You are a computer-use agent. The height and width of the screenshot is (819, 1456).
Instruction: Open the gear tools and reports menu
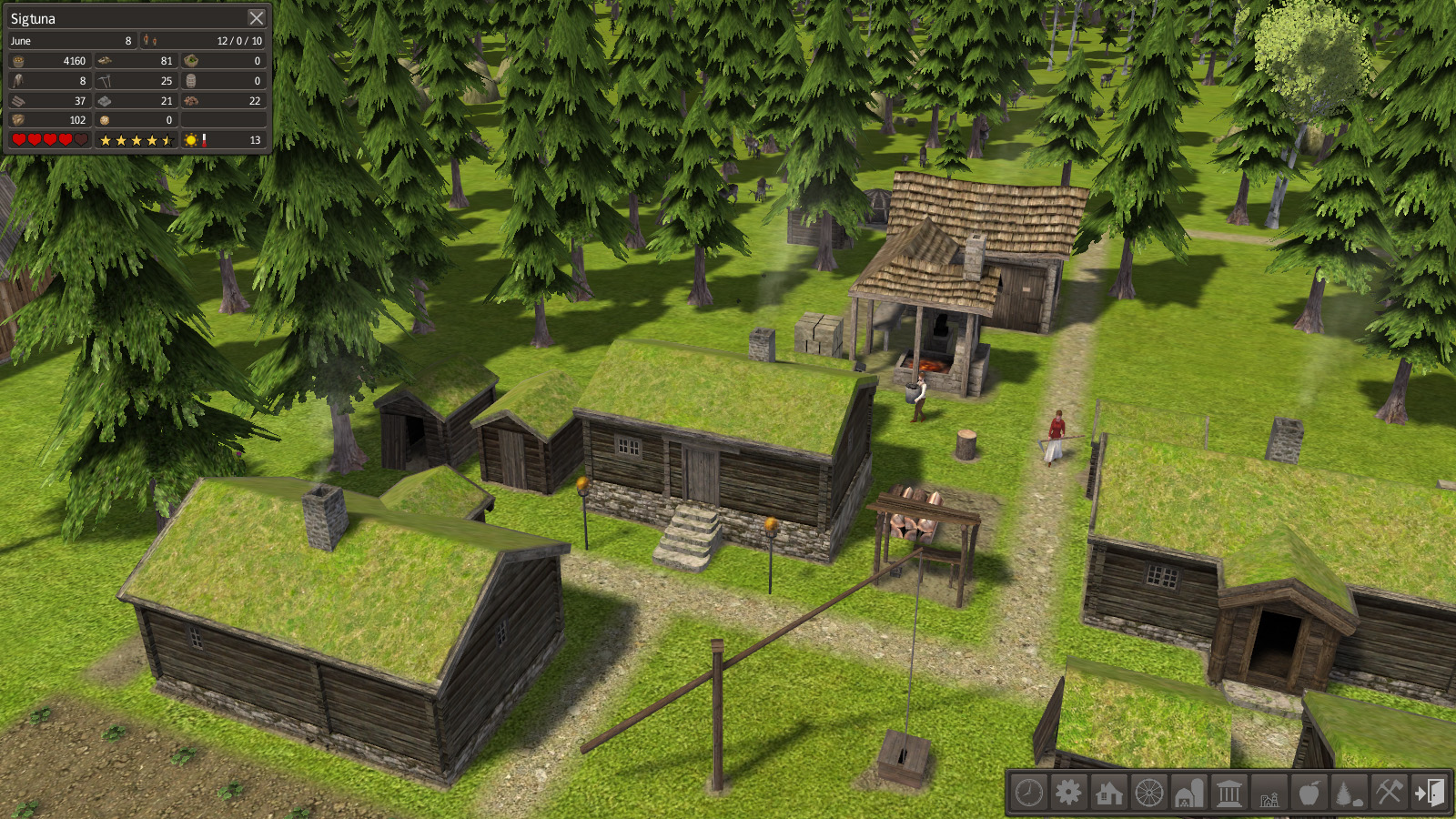(1068, 793)
